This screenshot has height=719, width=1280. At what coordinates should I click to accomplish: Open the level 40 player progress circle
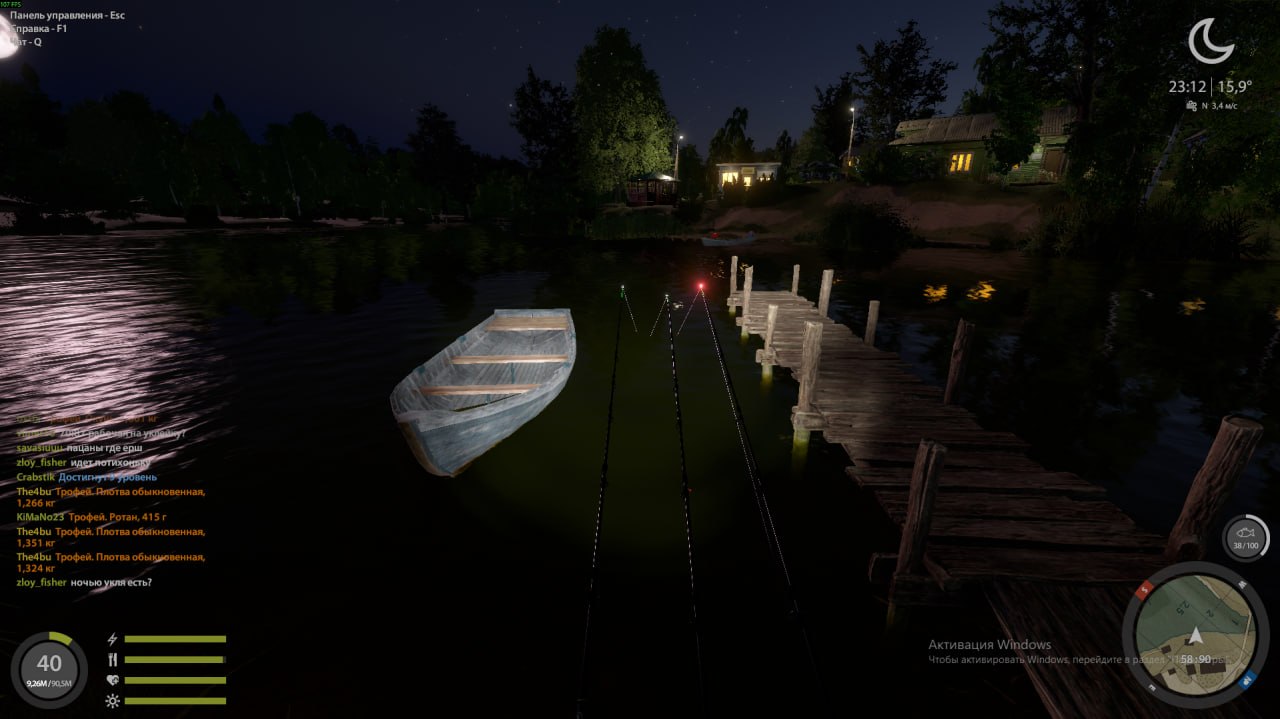[x=48, y=667]
